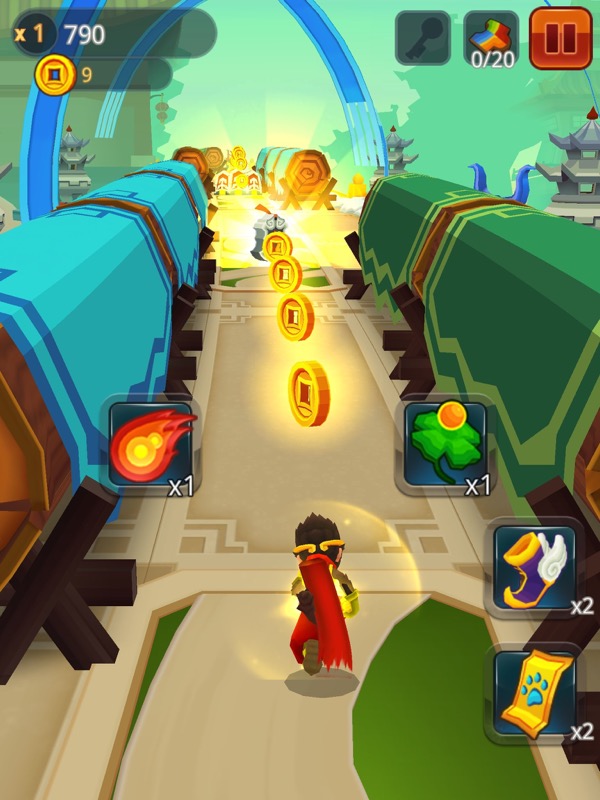Use the golden paw ticket item
The image size is (600, 800).
pos(535,691)
